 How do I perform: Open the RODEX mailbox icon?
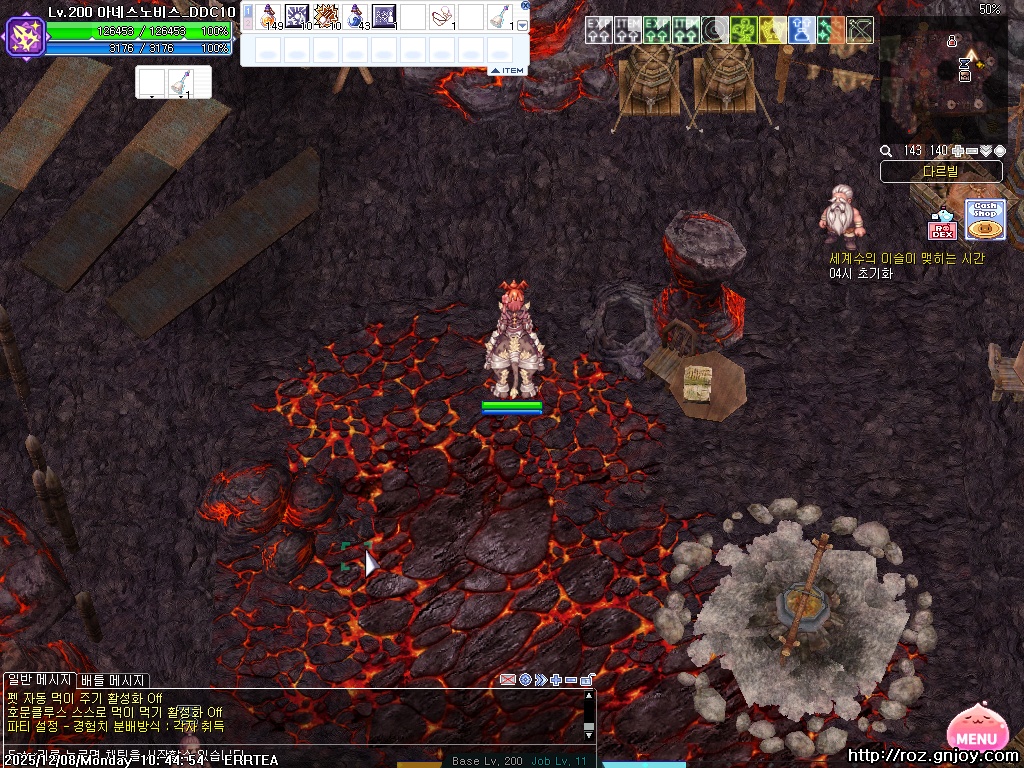click(x=942, y=226)
